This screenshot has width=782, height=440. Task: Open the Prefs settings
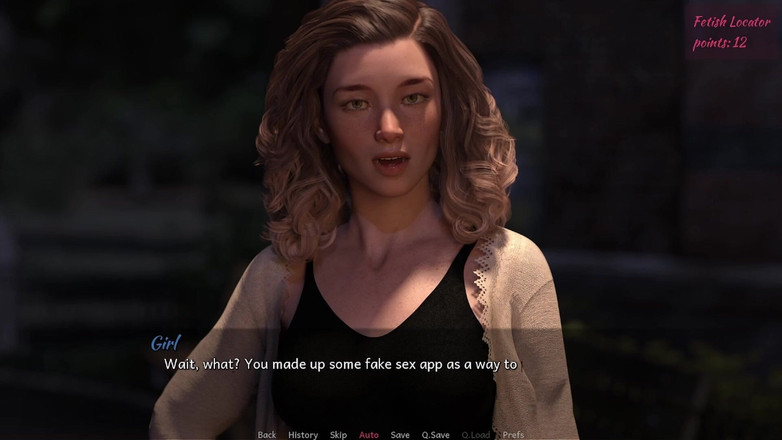click(513, 435)
